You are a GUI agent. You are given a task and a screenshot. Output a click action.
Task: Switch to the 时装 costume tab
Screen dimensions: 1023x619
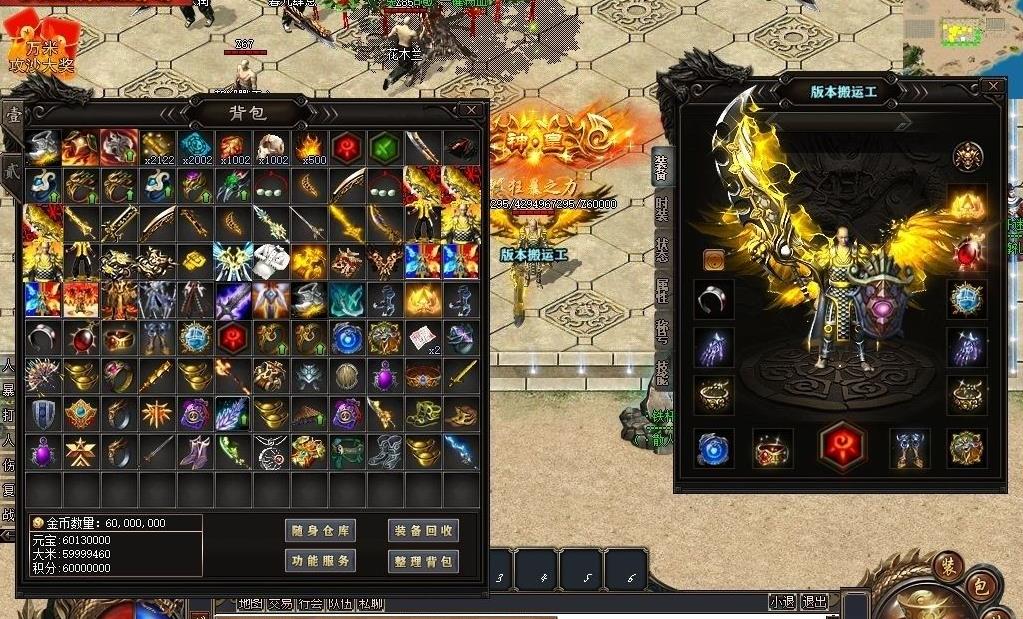click(662, 209)
